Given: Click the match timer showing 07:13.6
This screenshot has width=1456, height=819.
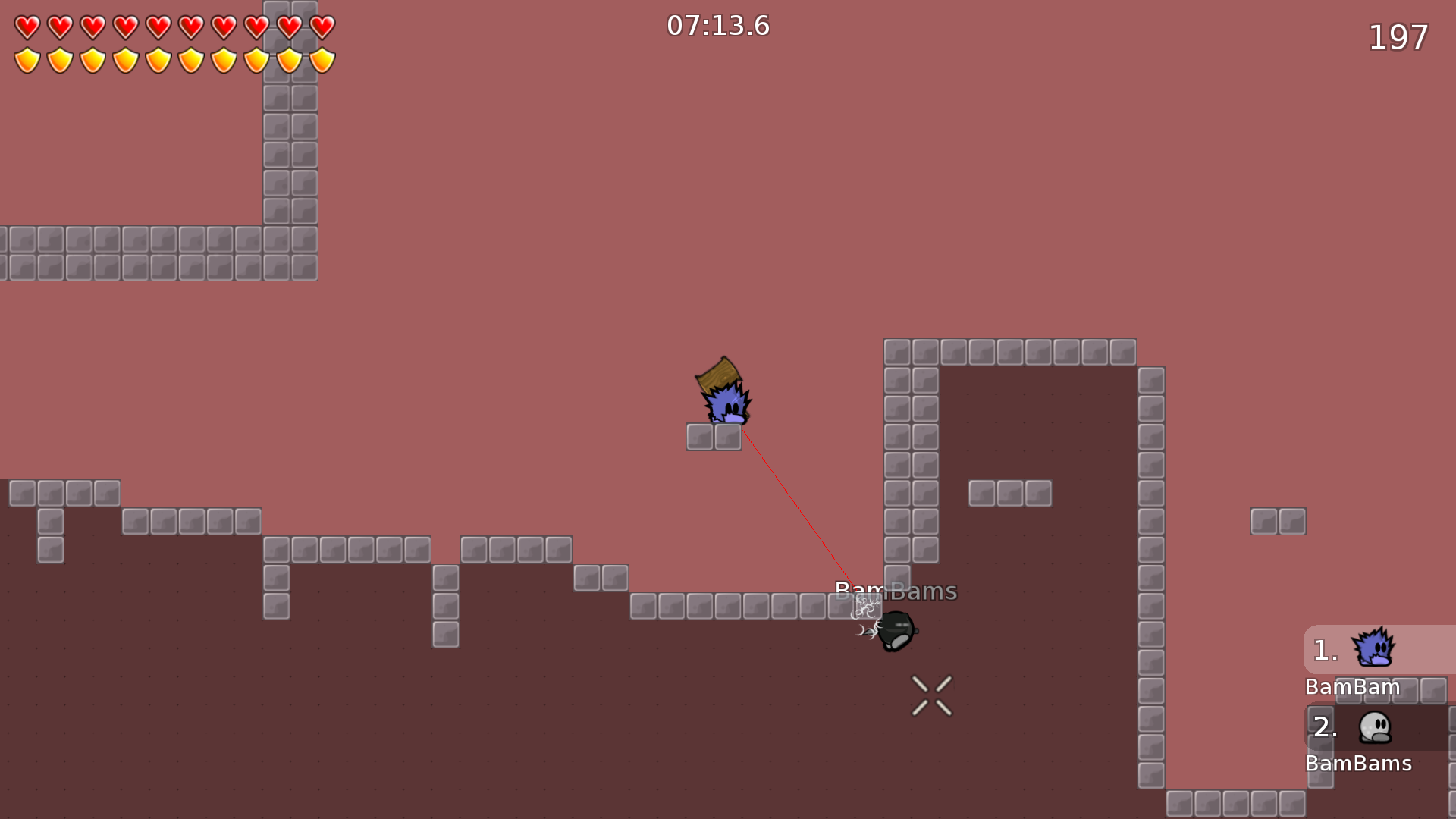Looking at the screenshot, I should click(717, 25).
